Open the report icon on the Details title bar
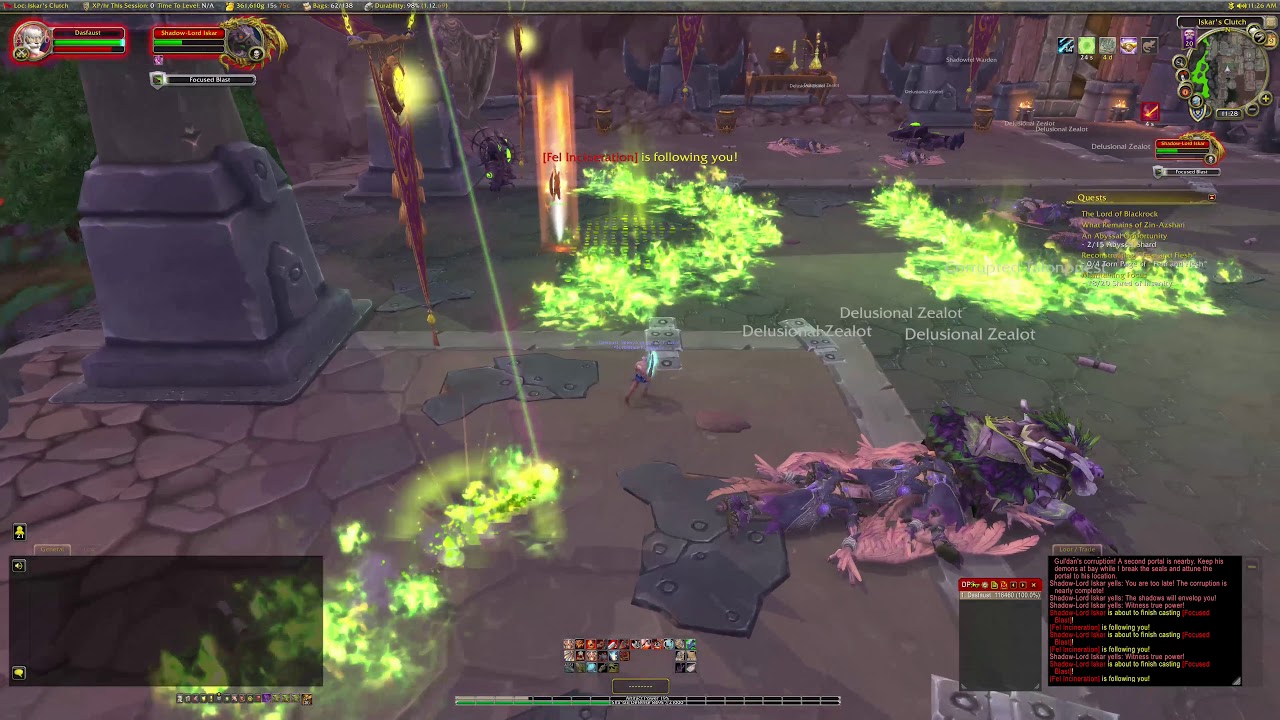Image resolution: width=1280 pixels, height=720 pixels. pyautogui.click(x=996, y=585)
